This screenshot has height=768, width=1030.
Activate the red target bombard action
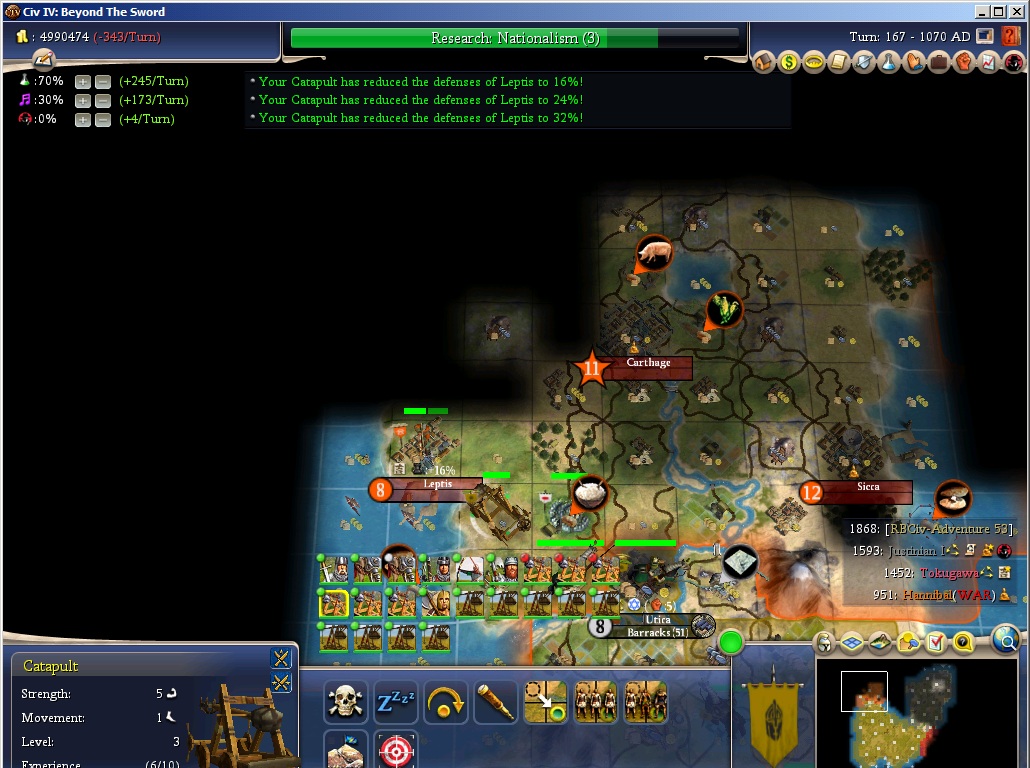click(395, 750)
